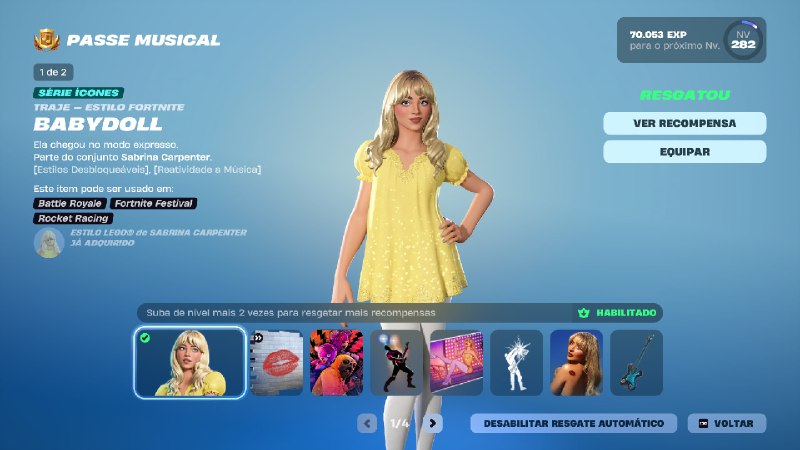Click the Equipar button
Screen dimensions: 800x450
coord(684,152)
